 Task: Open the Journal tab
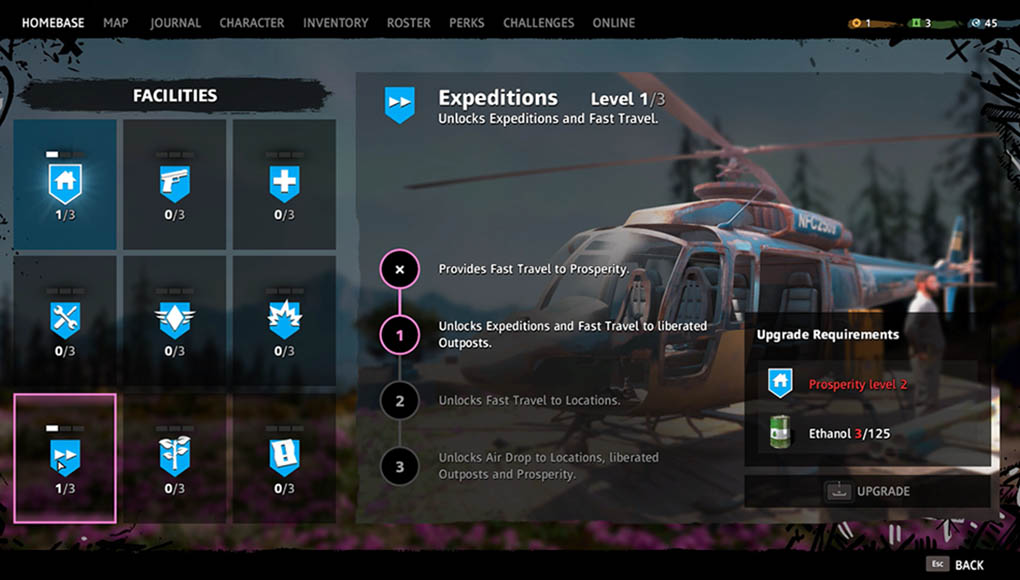coord(175,22)
